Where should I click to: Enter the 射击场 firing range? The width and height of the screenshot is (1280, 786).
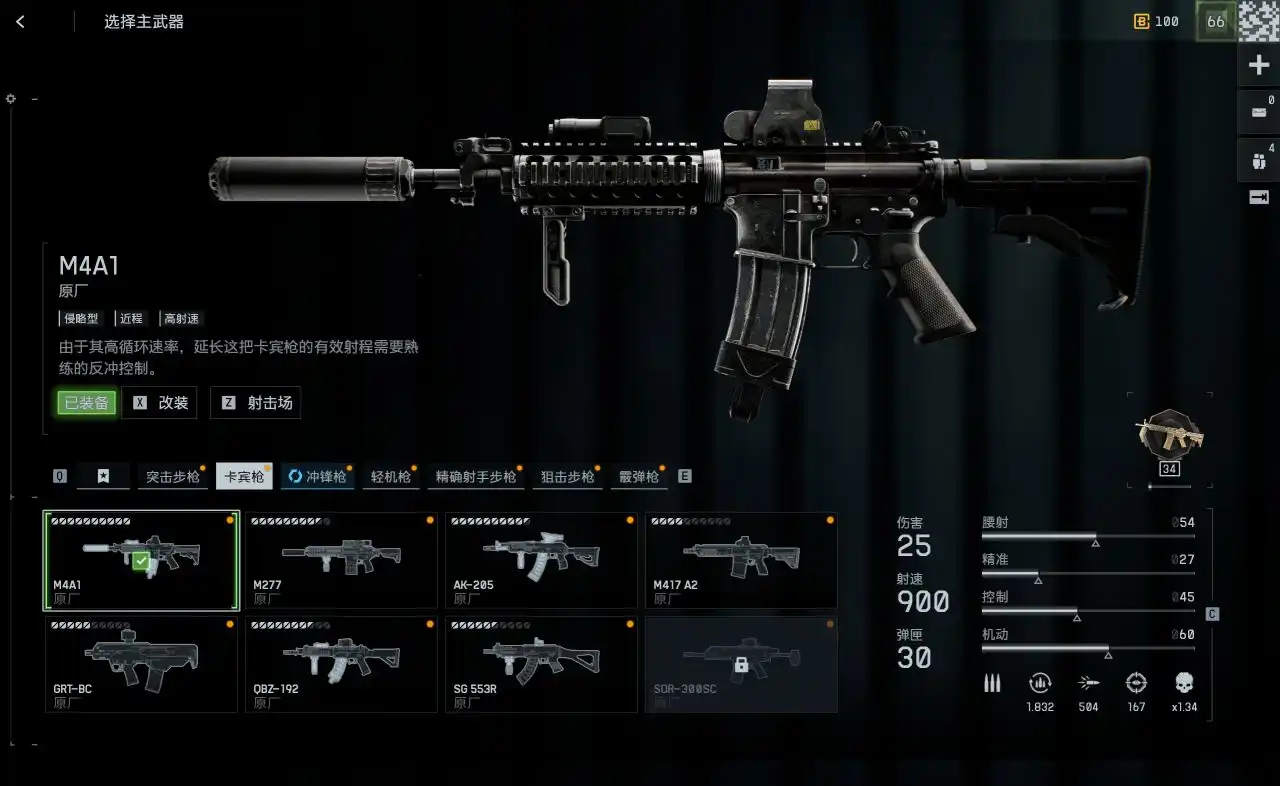click(256, 403)
